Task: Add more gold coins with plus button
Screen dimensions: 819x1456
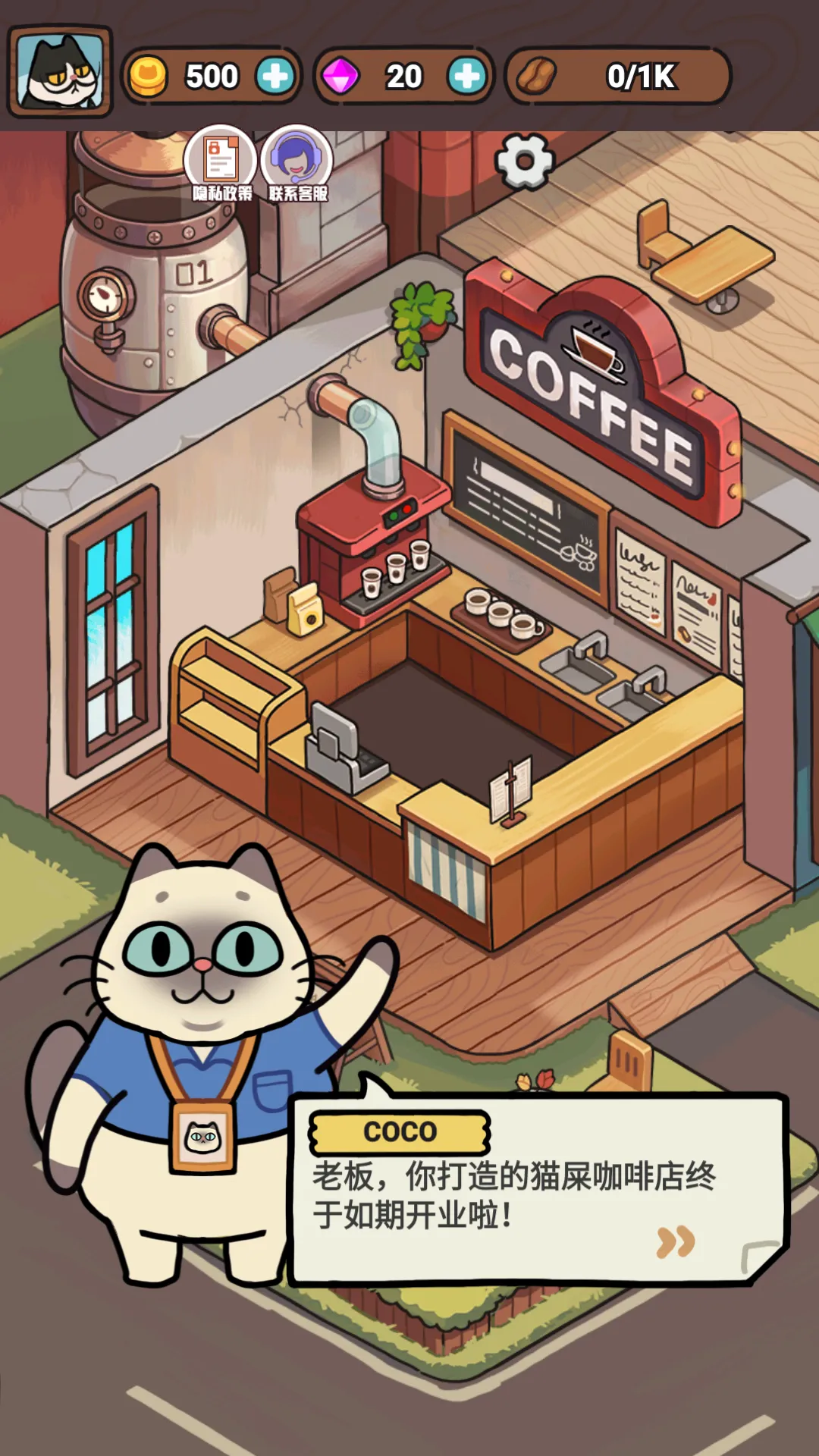Action: (x=275, y=76)
